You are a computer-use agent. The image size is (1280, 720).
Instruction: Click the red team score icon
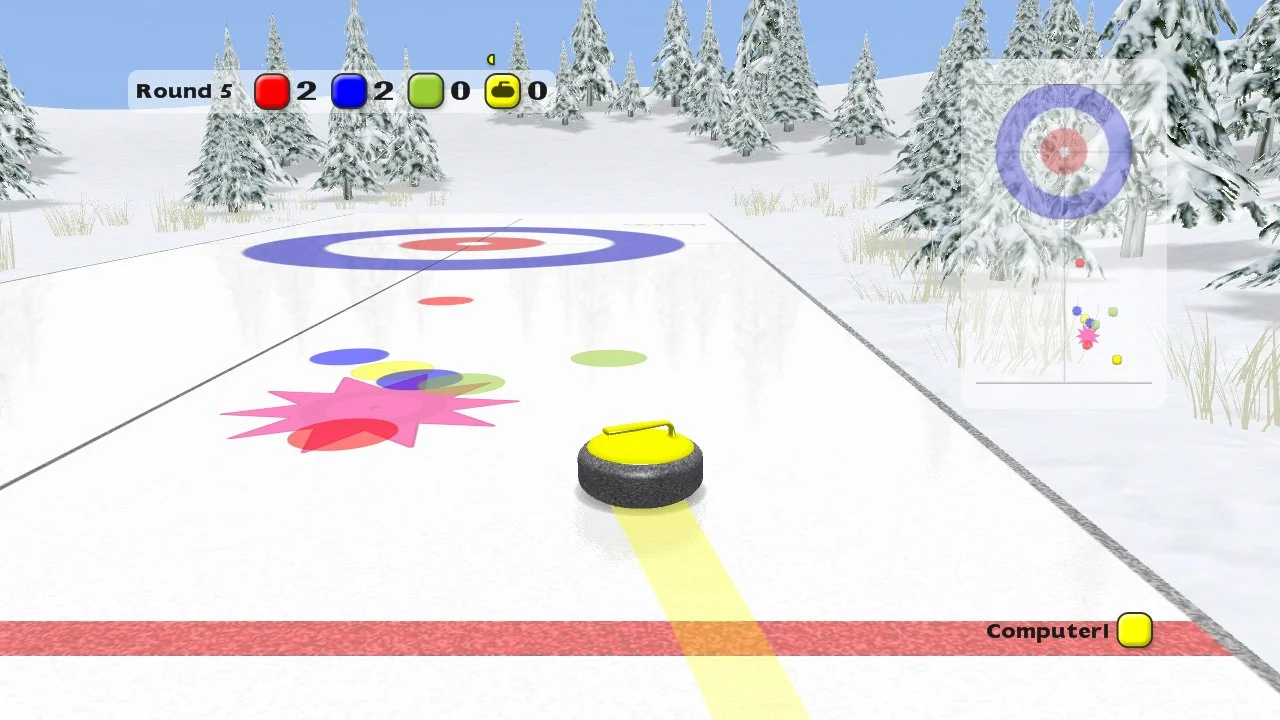(x=271, y=91)
